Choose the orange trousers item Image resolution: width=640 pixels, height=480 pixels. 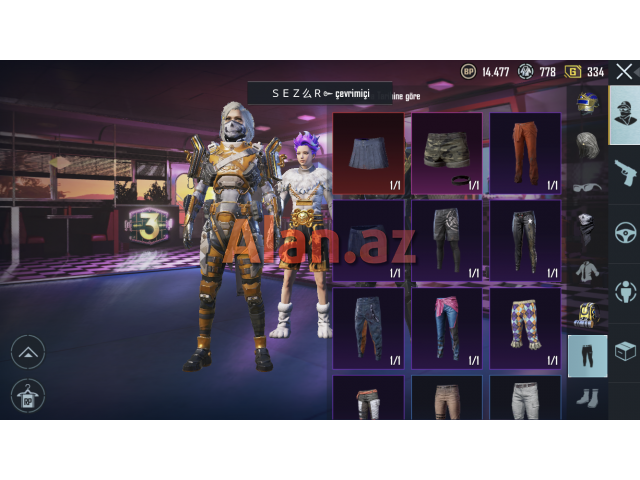pyautogui.click(x=524, y=153)
